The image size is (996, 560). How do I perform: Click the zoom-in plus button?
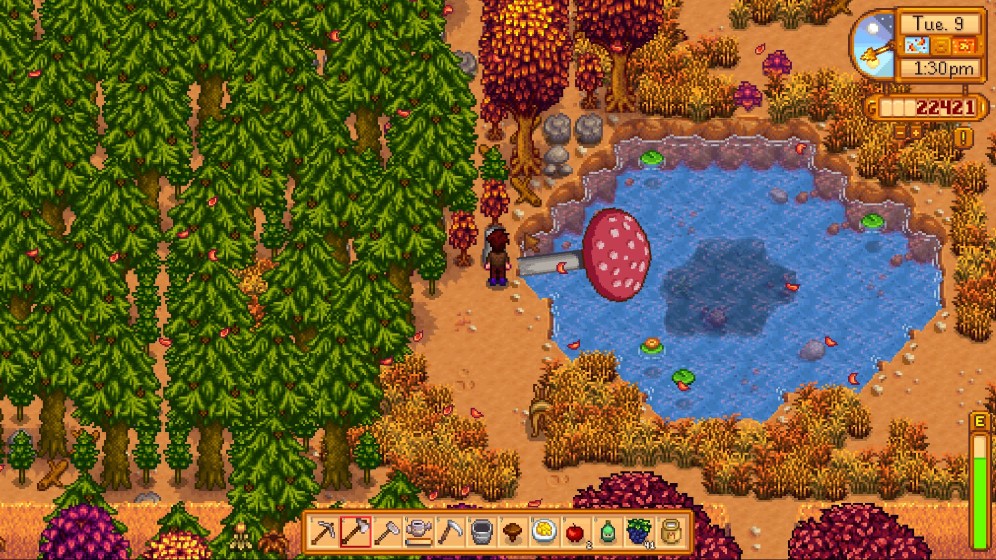pyautogui.click(x=917, y=131)
